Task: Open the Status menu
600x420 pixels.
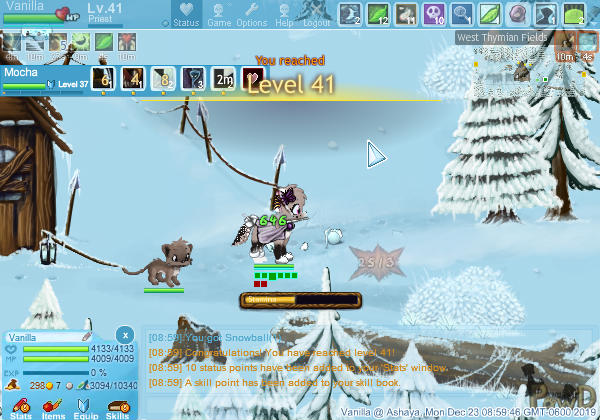Action: tap(185, 14)
